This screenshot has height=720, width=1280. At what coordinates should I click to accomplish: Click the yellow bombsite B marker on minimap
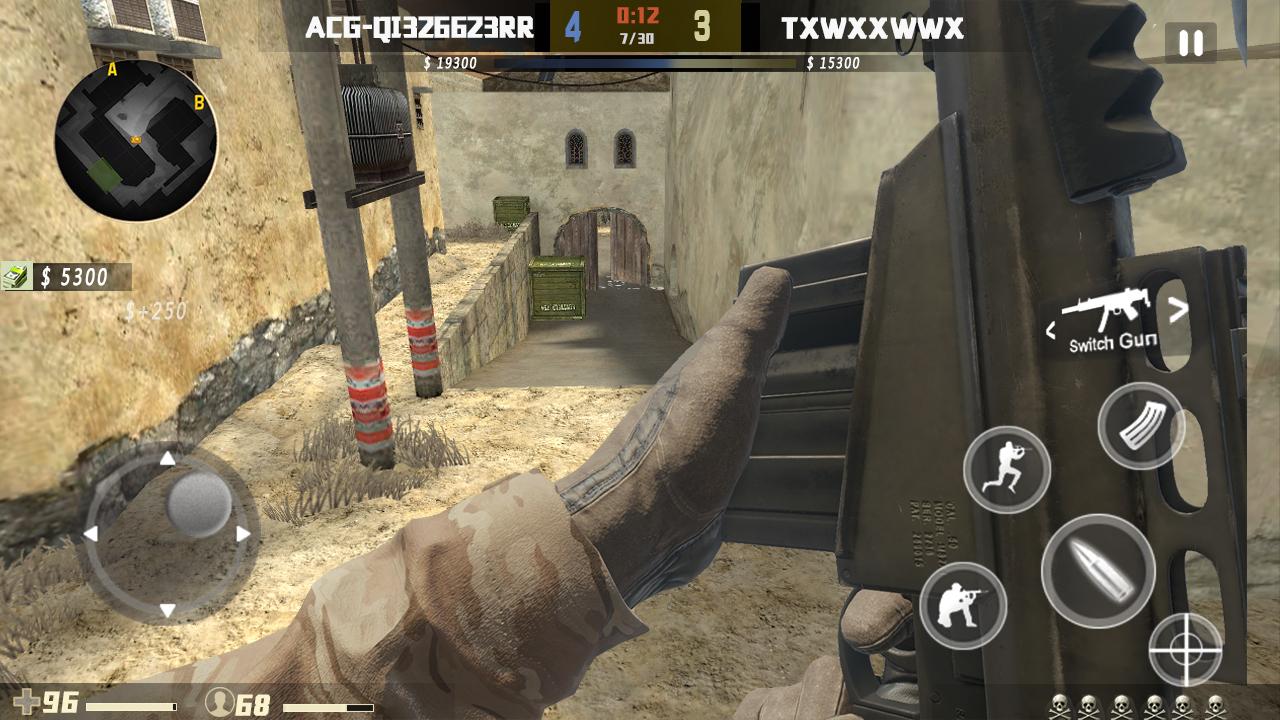tap(200, 101)
